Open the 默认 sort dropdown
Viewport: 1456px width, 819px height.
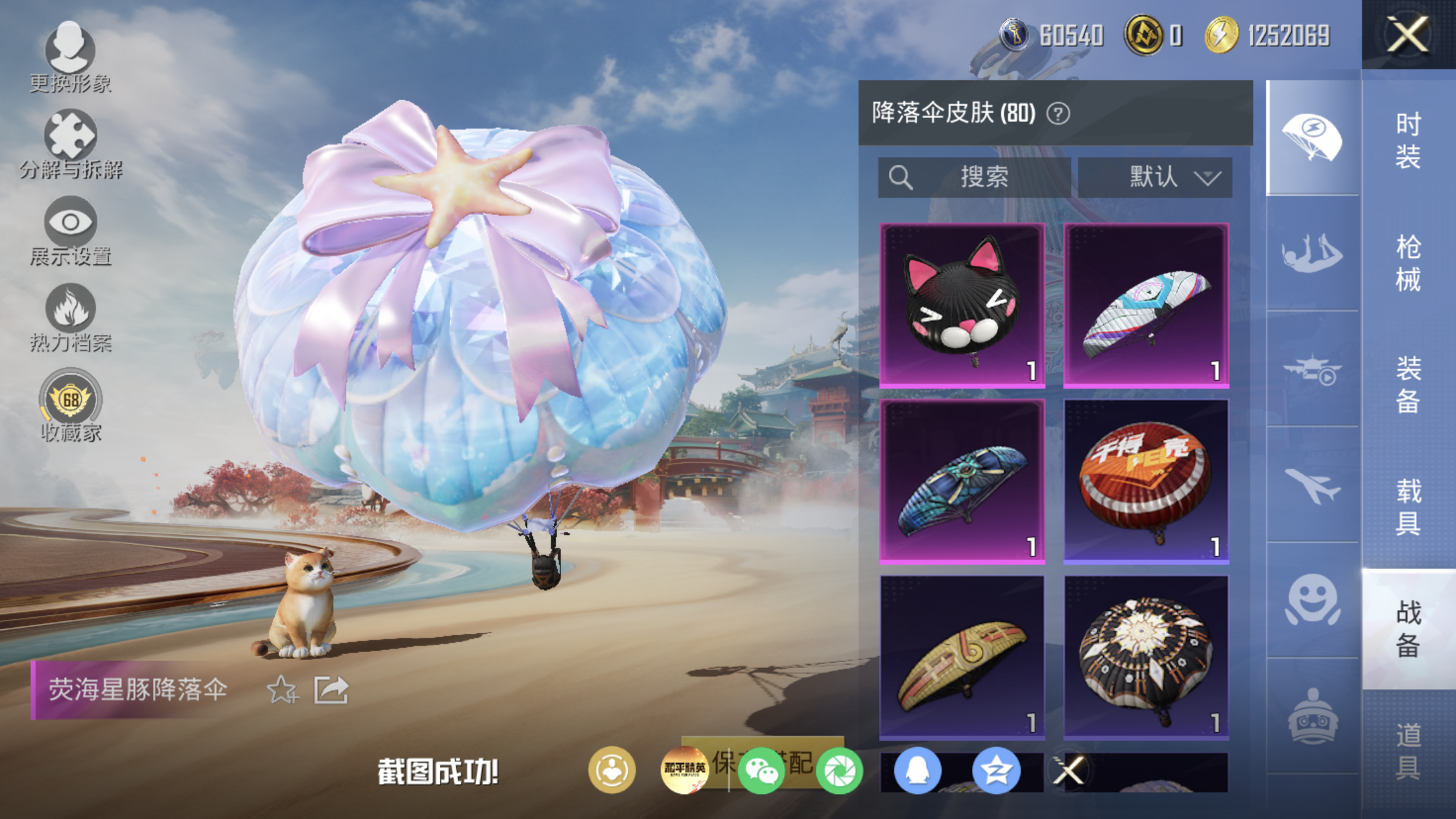click(x=1155, y=177)
